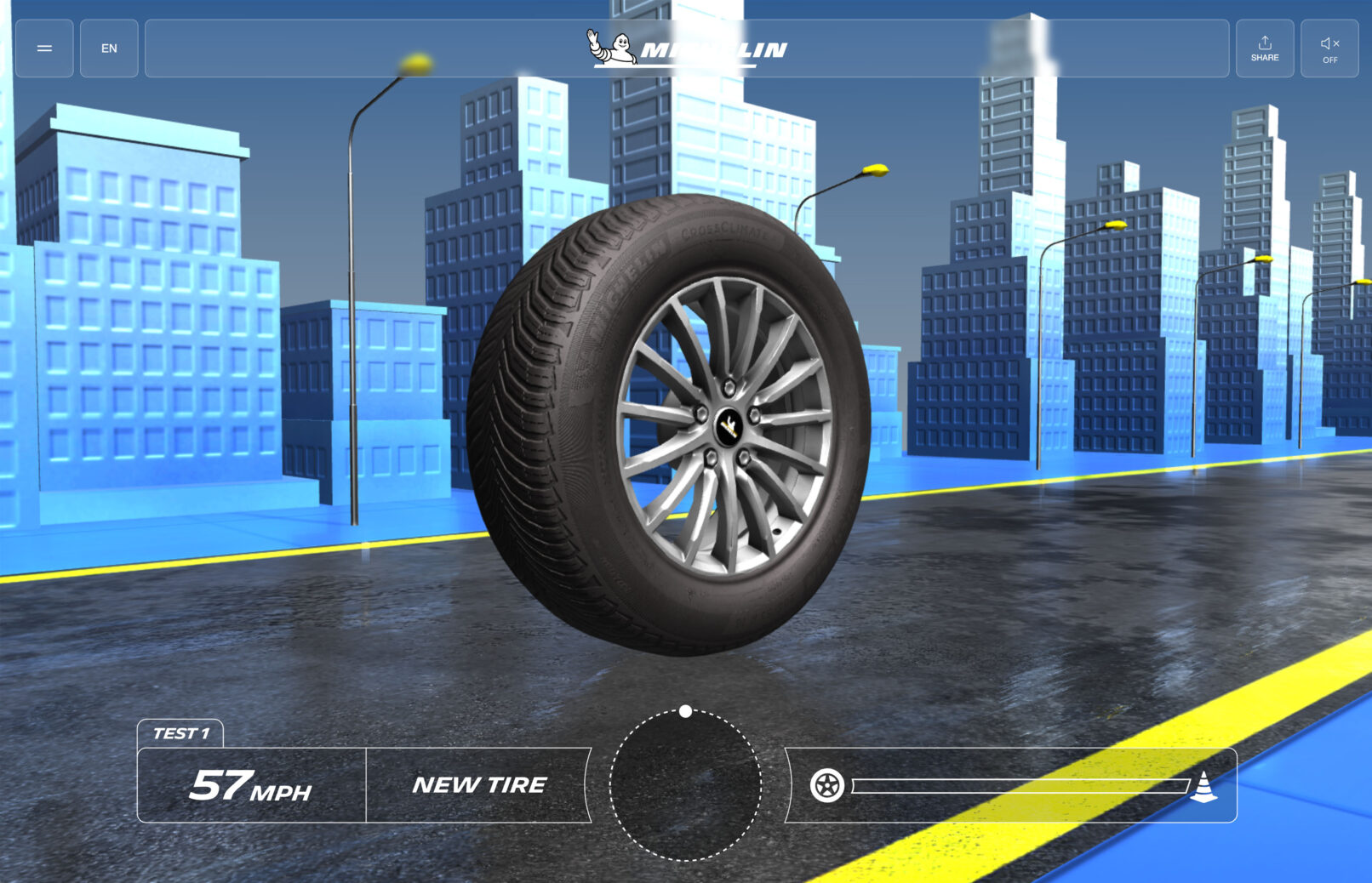Change the EN language setting
Image resolution: width=1372 pixels, height=883 pixels.
tap(109, 48)
